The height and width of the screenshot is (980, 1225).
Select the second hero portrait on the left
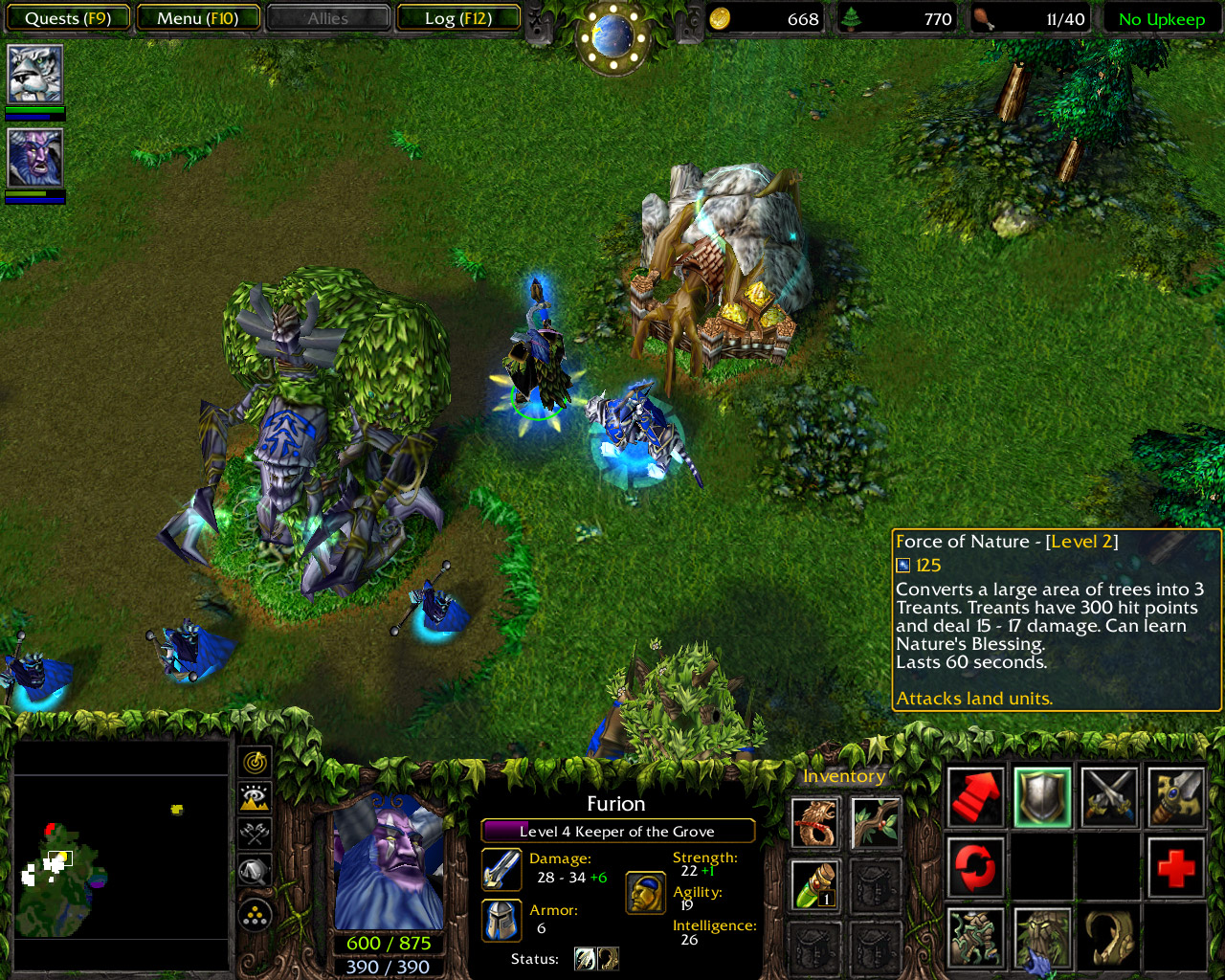(35, 158)
